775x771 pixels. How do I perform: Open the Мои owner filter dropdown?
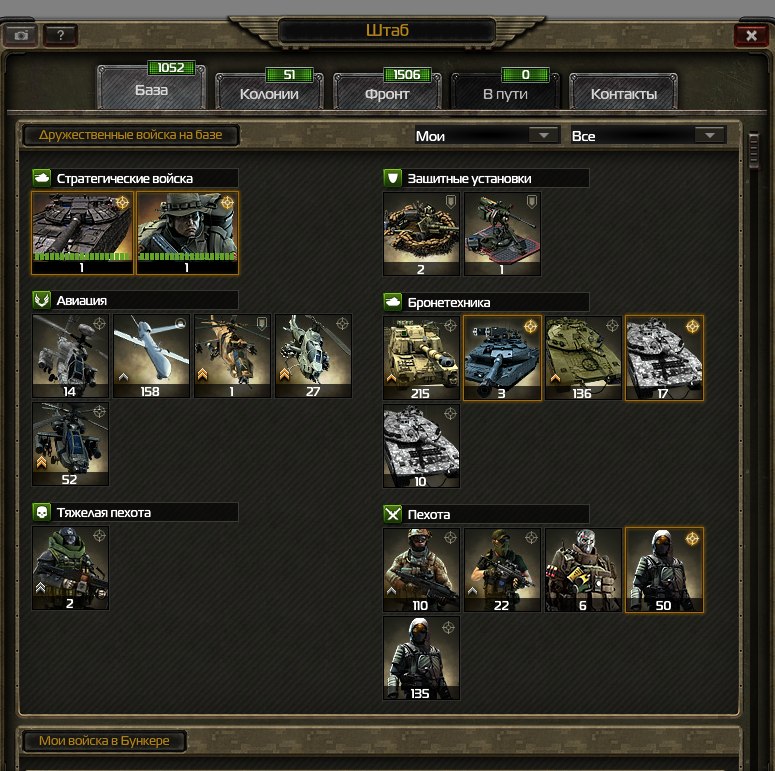click(486, 135)
